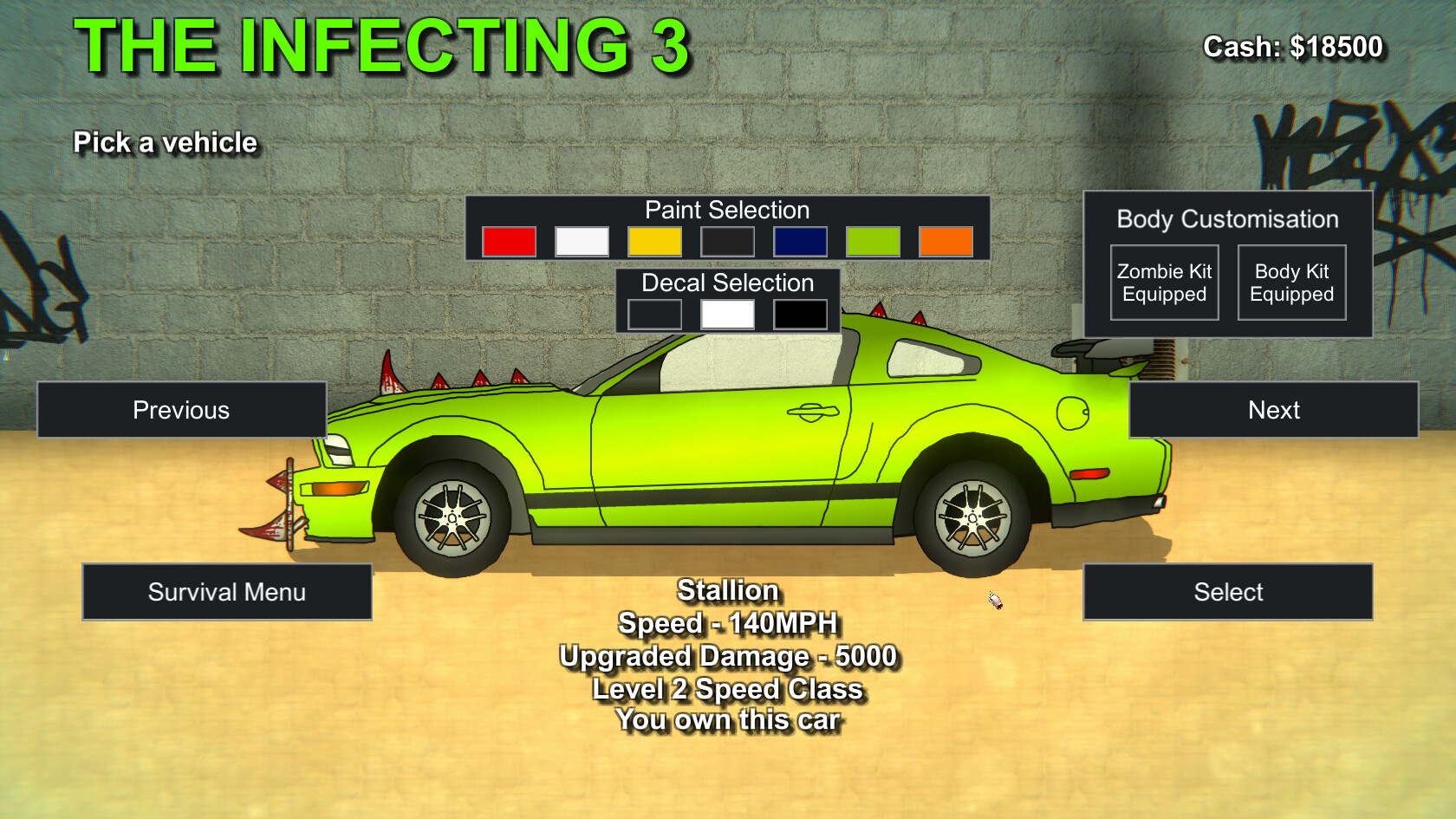The height and width of the screenshot is (819, 1456).
Task: Open the Survival Menu
Action: pos(227,592)
